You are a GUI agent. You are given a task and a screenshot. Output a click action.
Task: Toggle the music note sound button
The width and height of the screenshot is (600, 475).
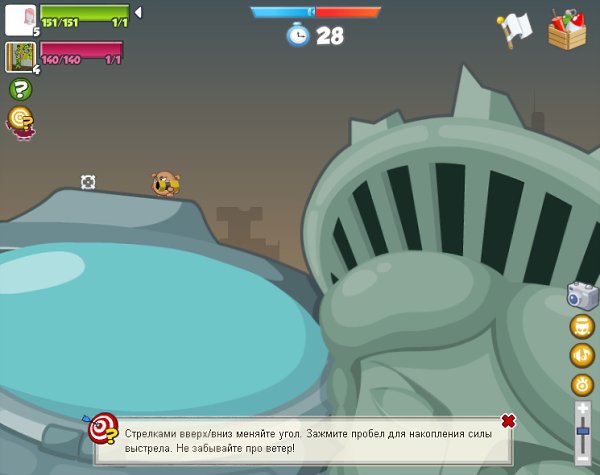[x=582, y=355]
